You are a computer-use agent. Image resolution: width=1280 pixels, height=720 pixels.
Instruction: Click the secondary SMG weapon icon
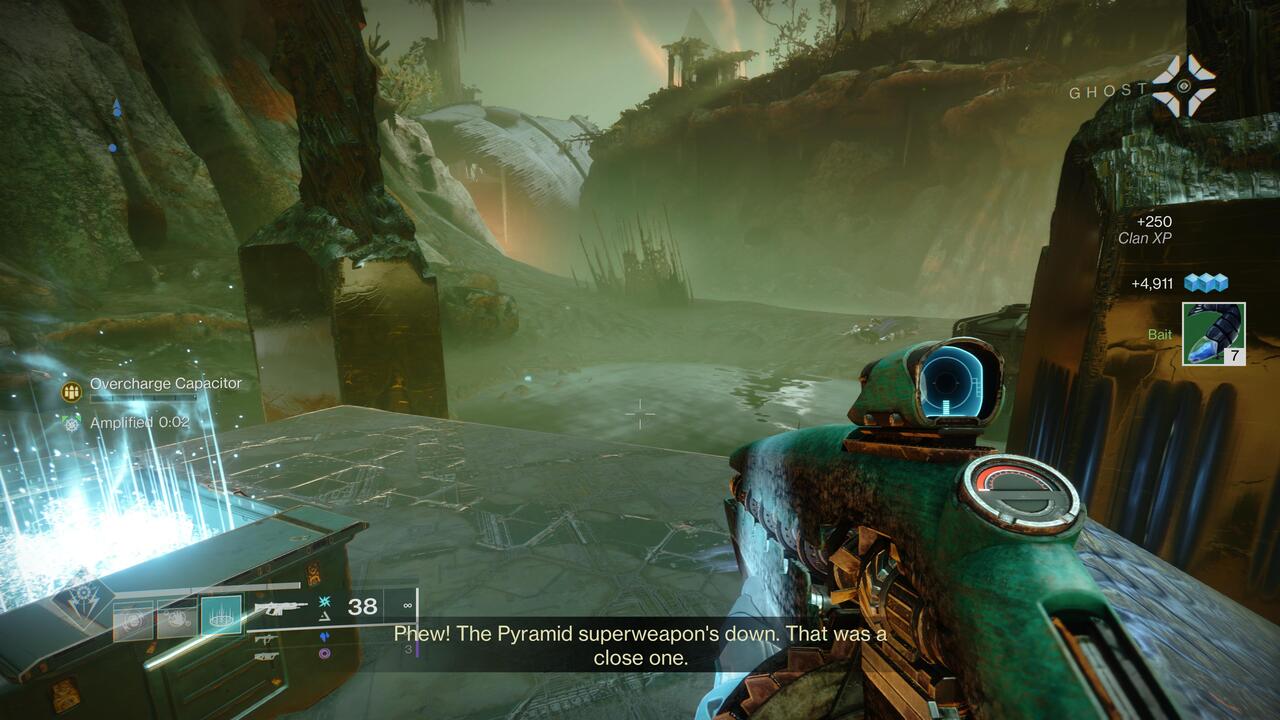267,640
